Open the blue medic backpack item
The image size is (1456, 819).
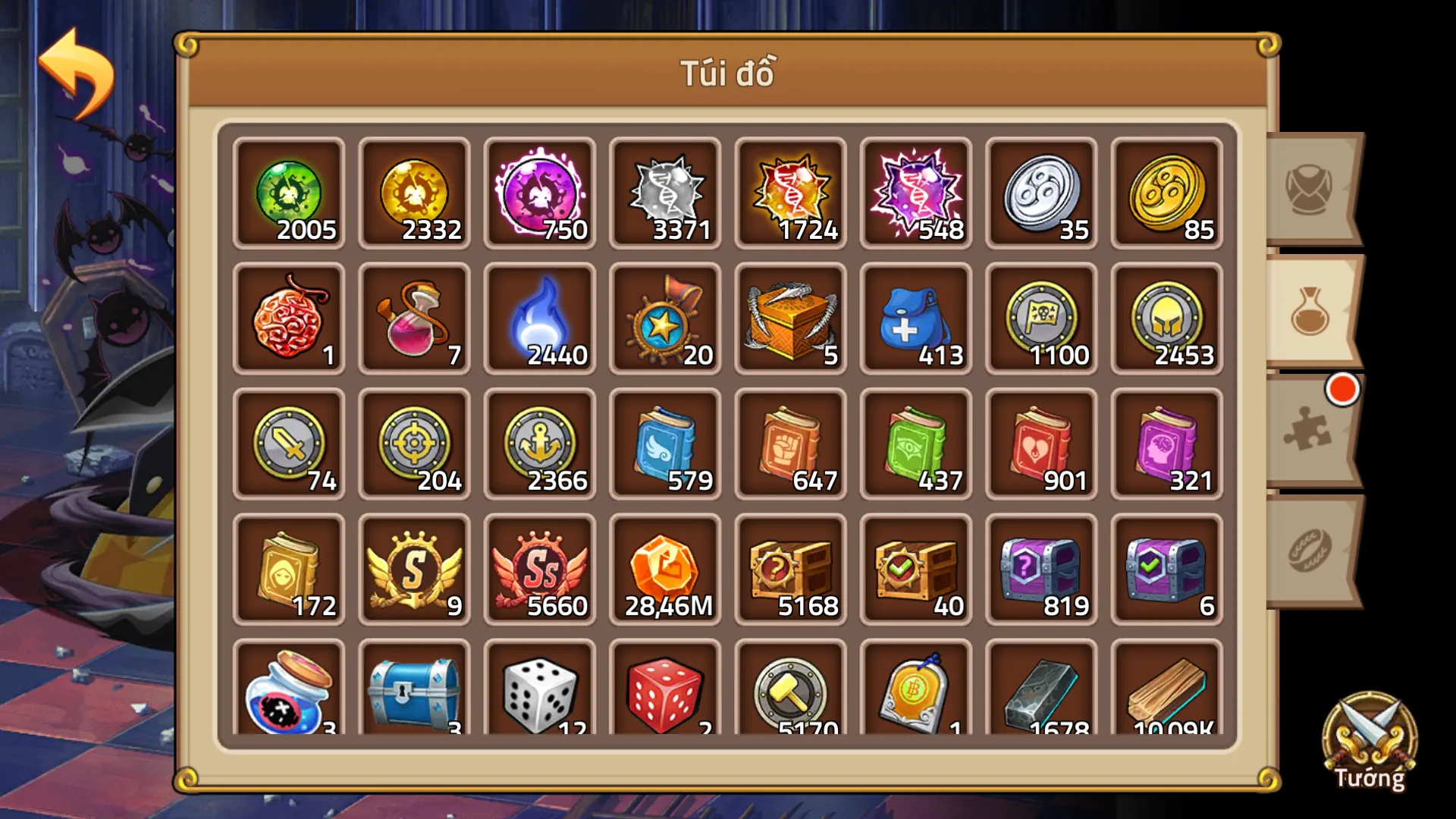[x=915, y=318]
